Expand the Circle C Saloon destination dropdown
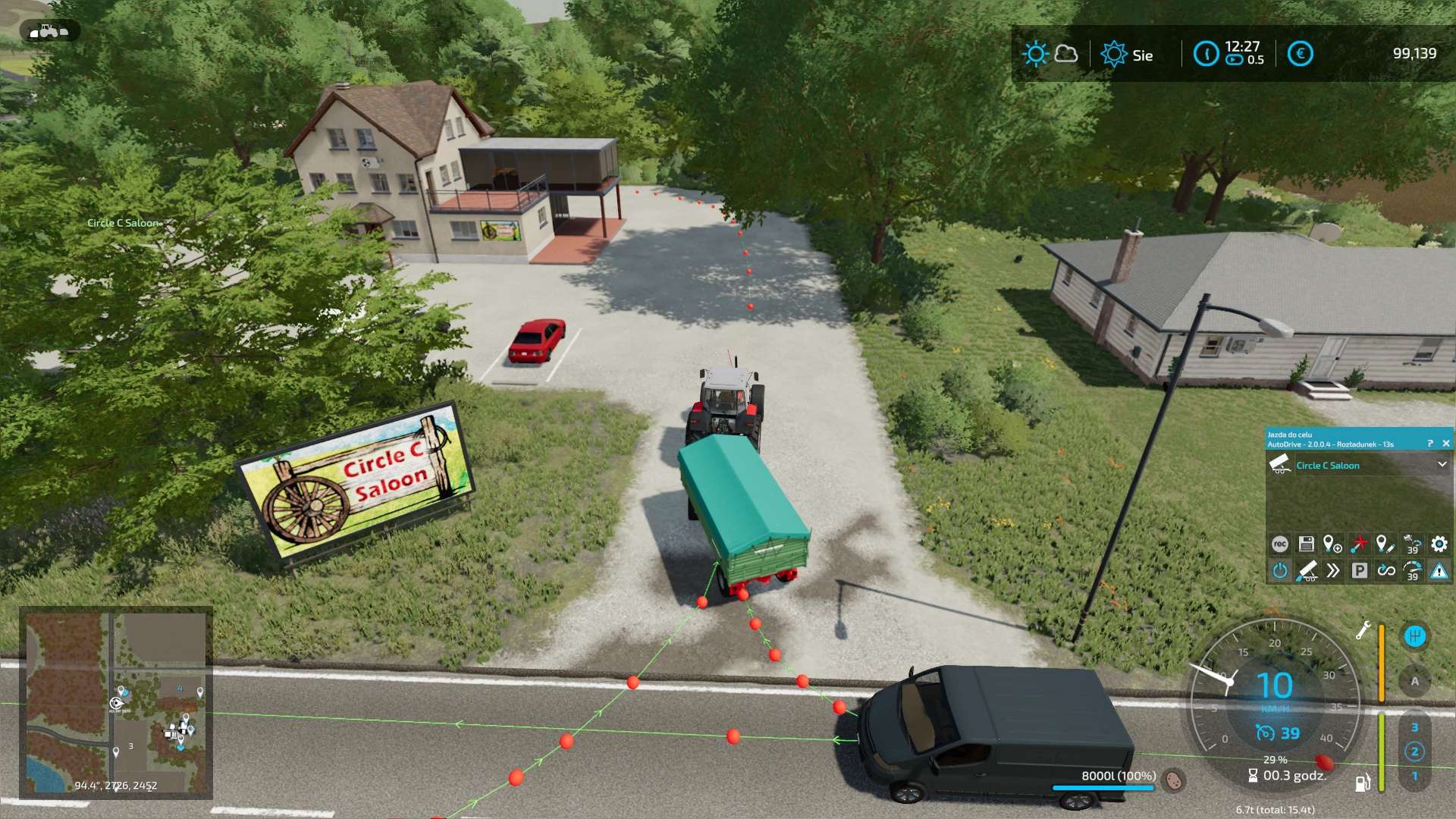 tap(1442, 465)
